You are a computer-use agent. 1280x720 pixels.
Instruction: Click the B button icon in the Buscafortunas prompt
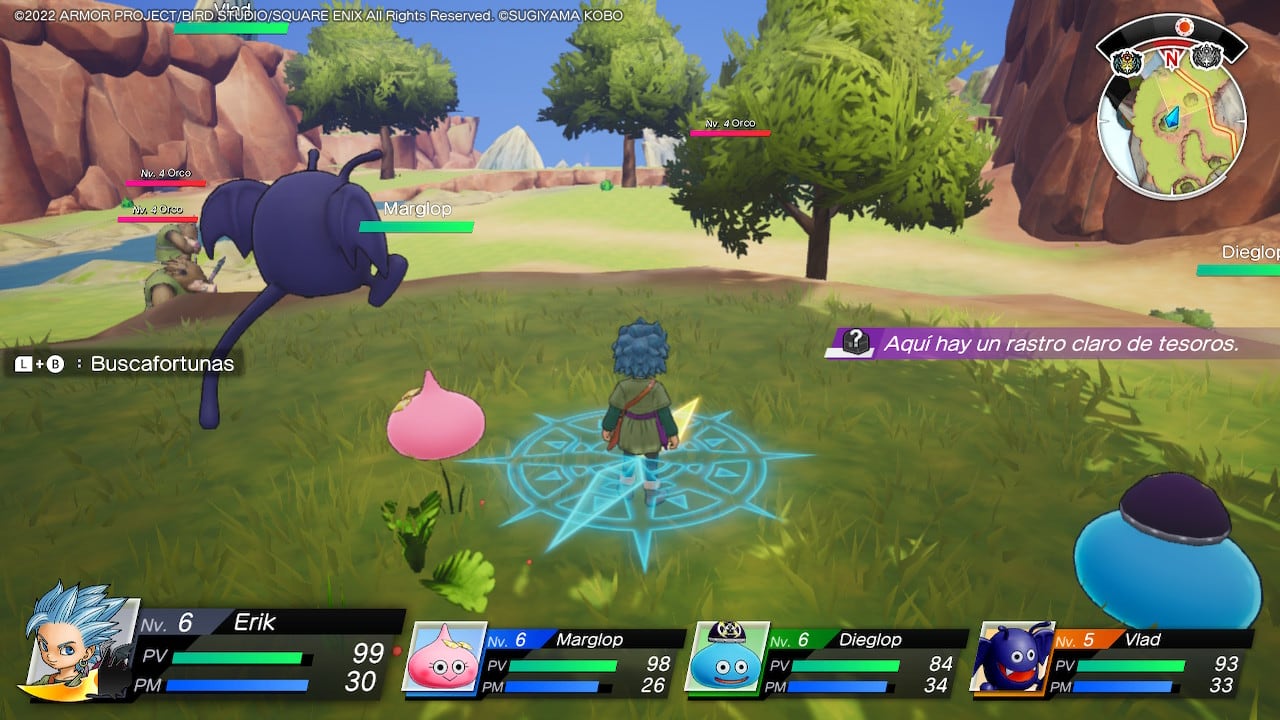54,364
